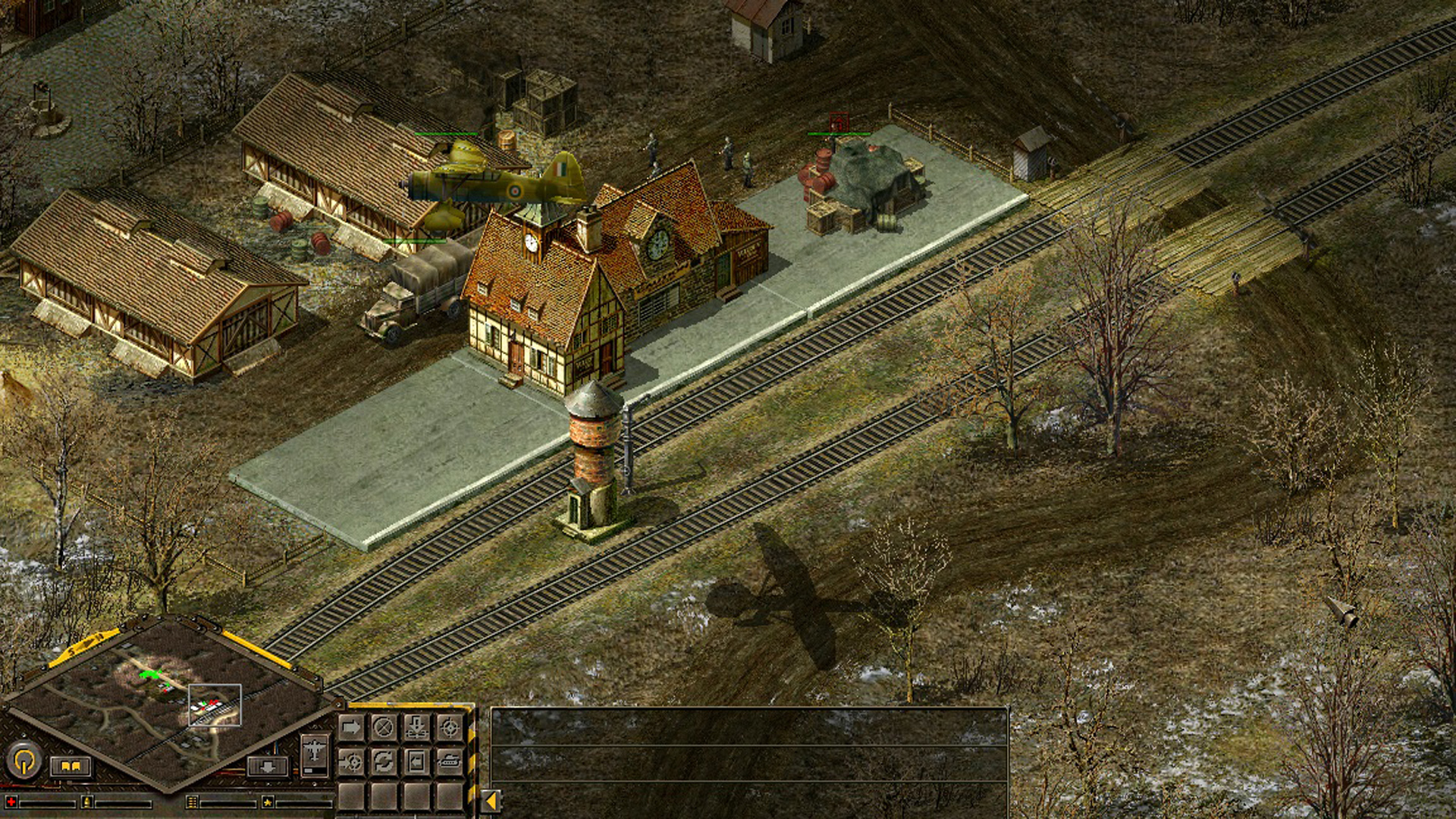
Task: Toggle the bullet ammunition indicator
Action: (88, 802)
